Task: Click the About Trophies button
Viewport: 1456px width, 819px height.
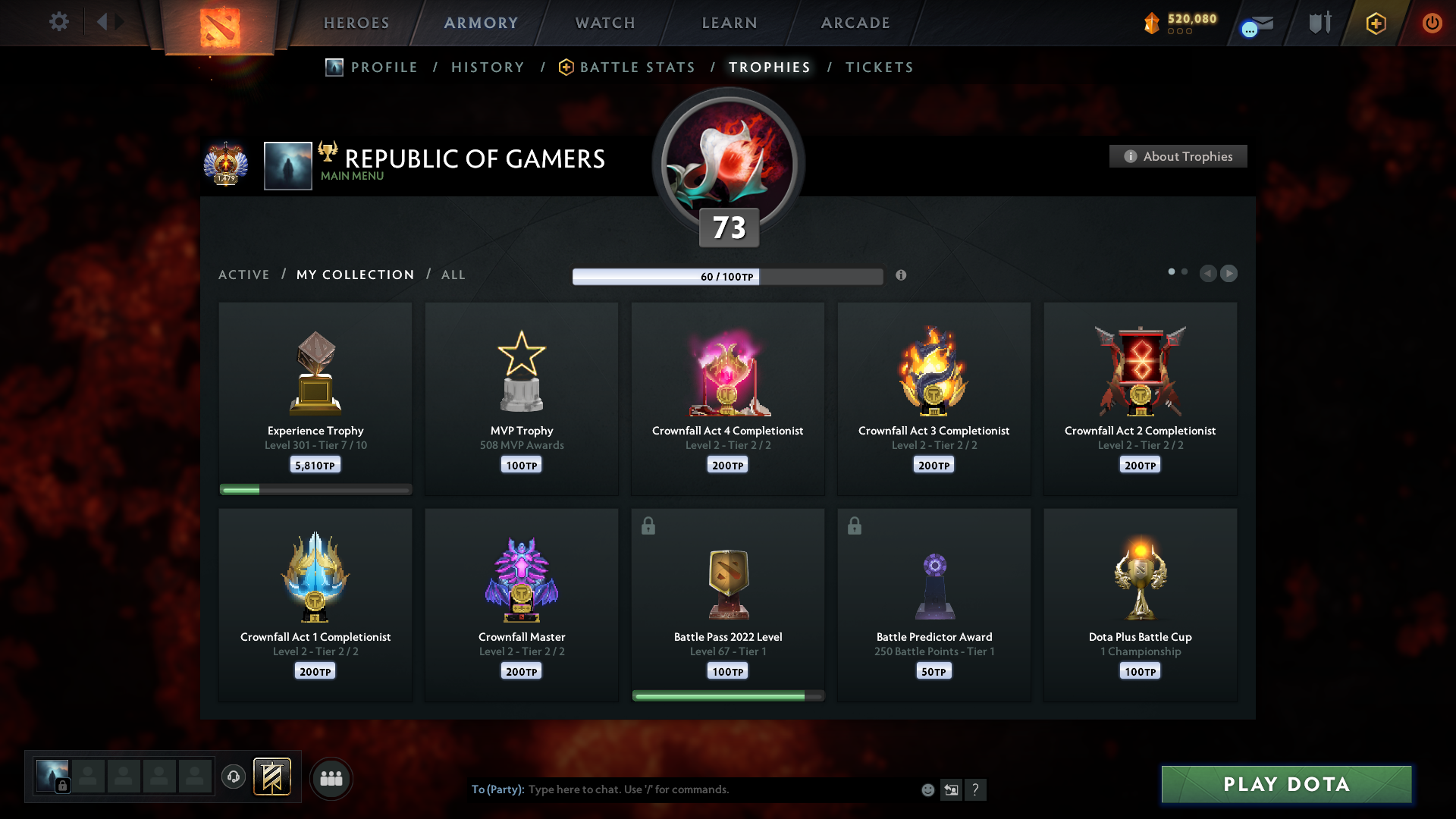Action: point(1178,156)
